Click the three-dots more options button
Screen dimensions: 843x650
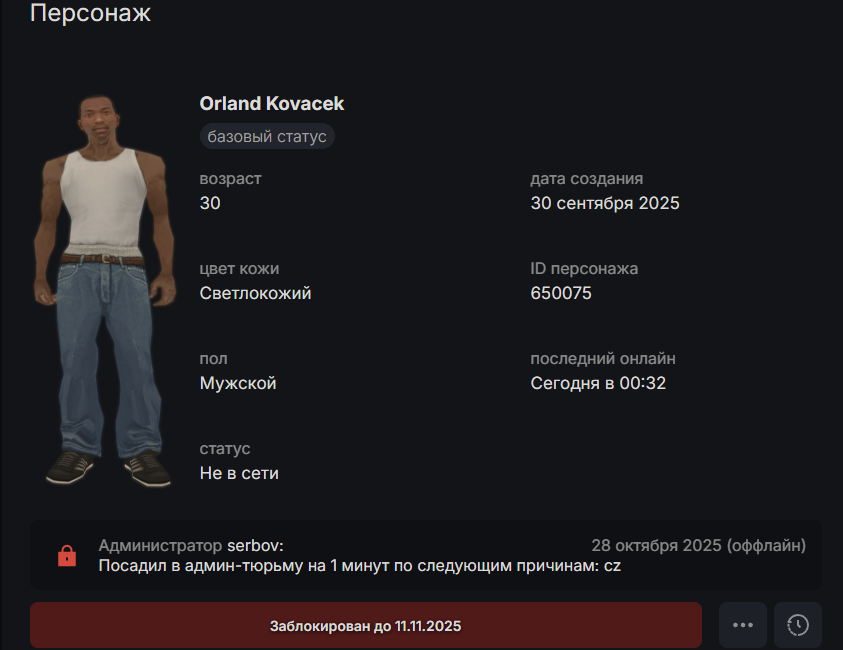(742, 626)
